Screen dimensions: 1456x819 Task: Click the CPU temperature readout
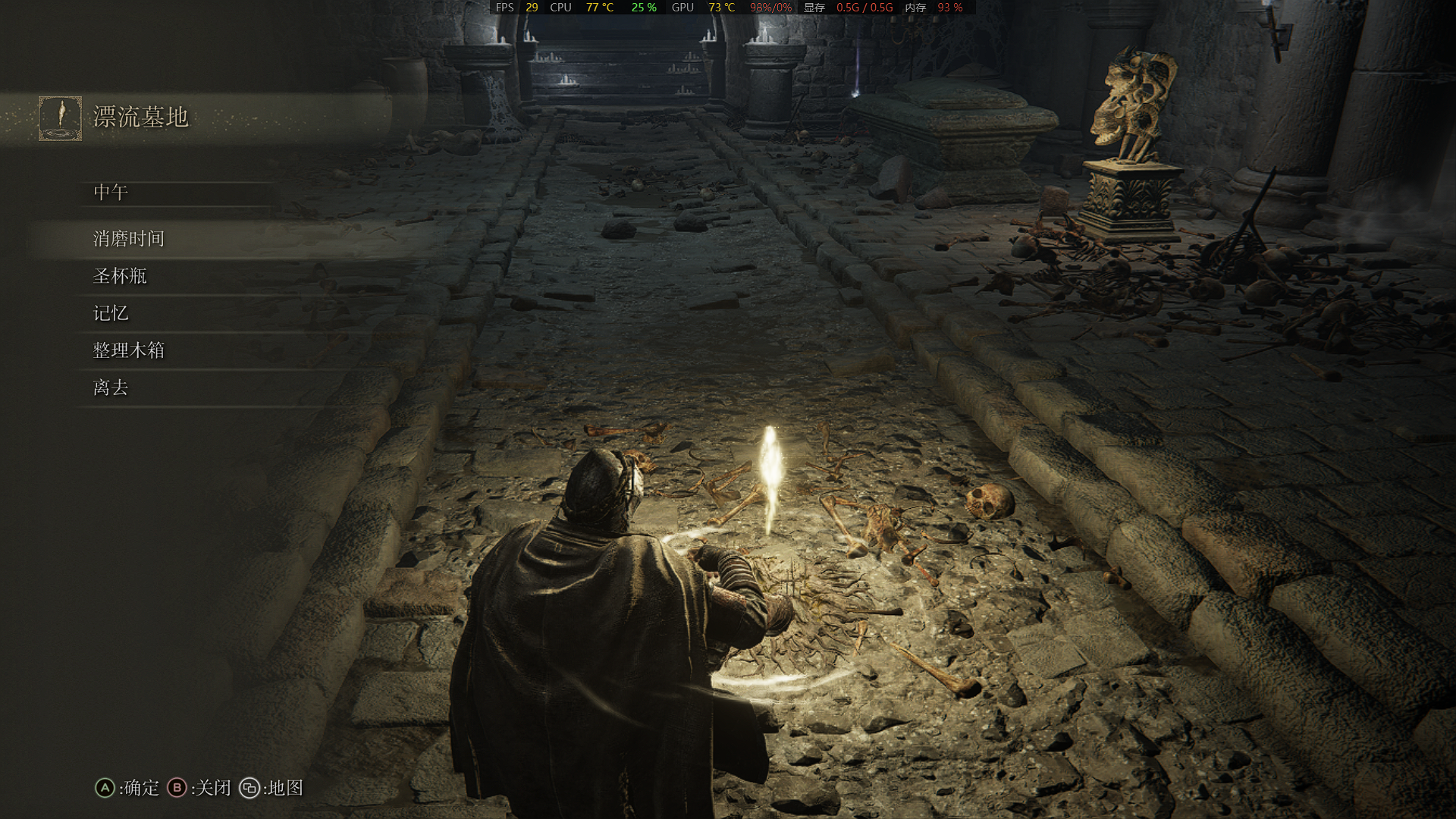pyautogui.click(x=598, y=8)
